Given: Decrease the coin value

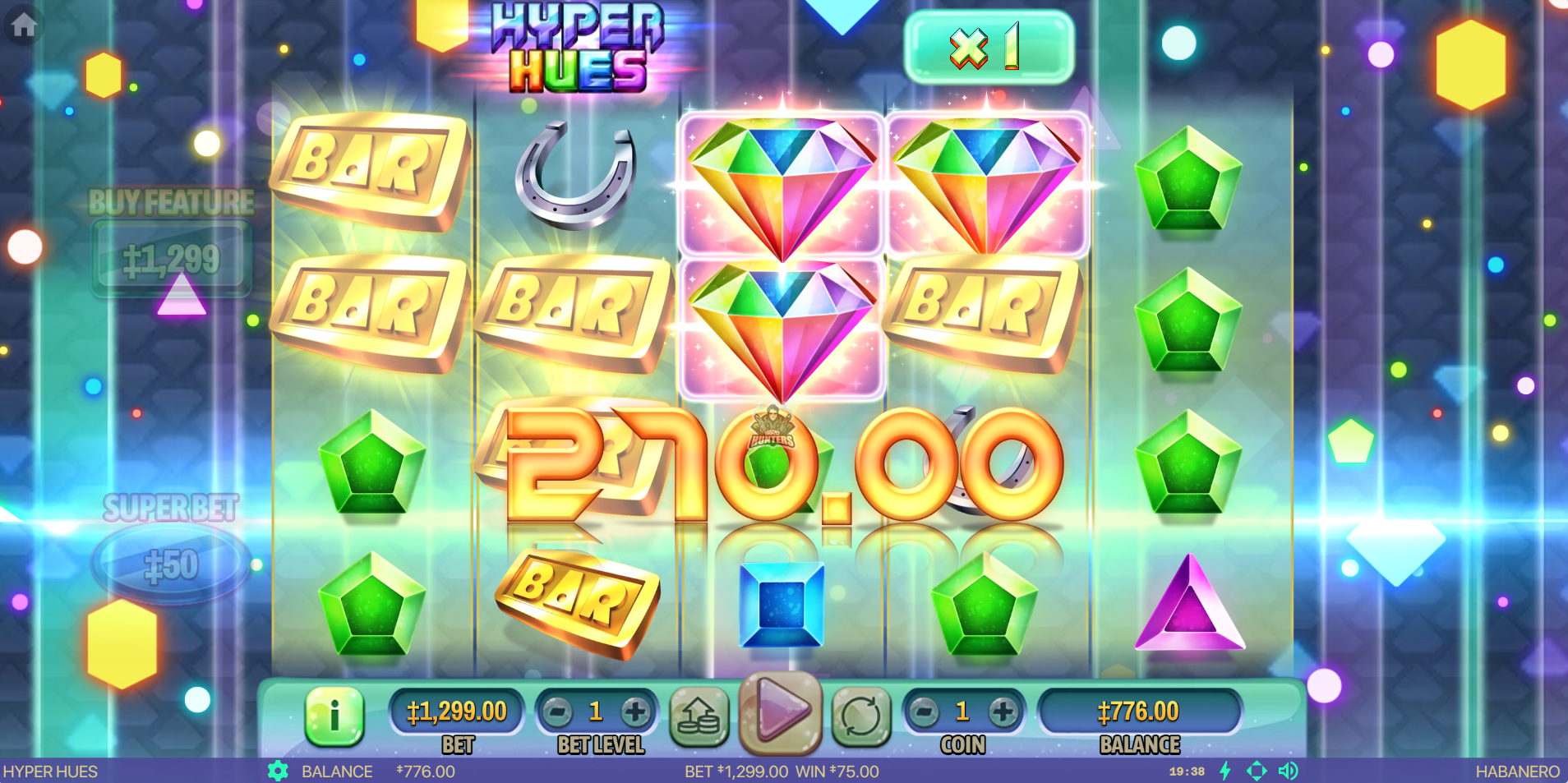Looking at the screenshot, I should (x=925, y=712).
